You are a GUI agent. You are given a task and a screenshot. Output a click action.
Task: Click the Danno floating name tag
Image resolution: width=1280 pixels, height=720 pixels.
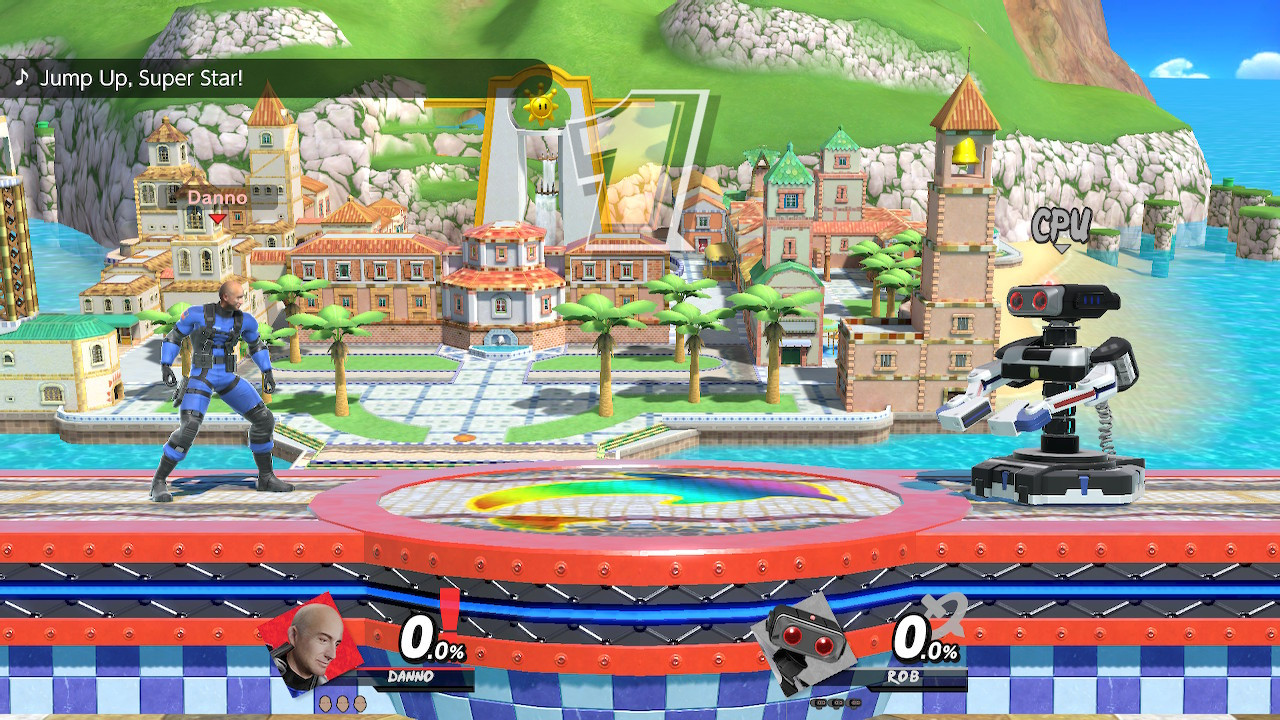(x=218, y=198)
